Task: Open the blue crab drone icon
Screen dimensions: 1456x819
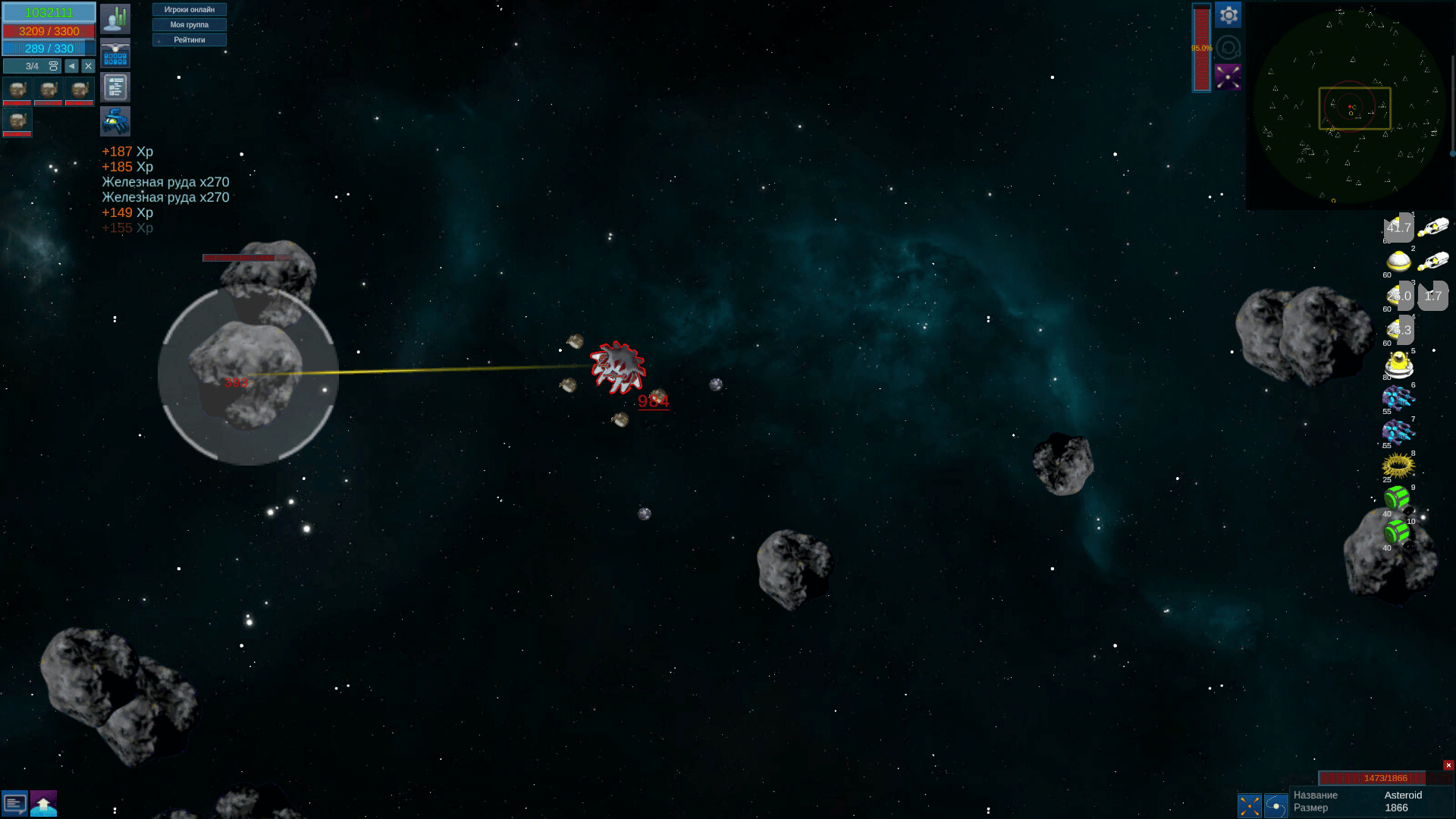Action: coord(115,121)
